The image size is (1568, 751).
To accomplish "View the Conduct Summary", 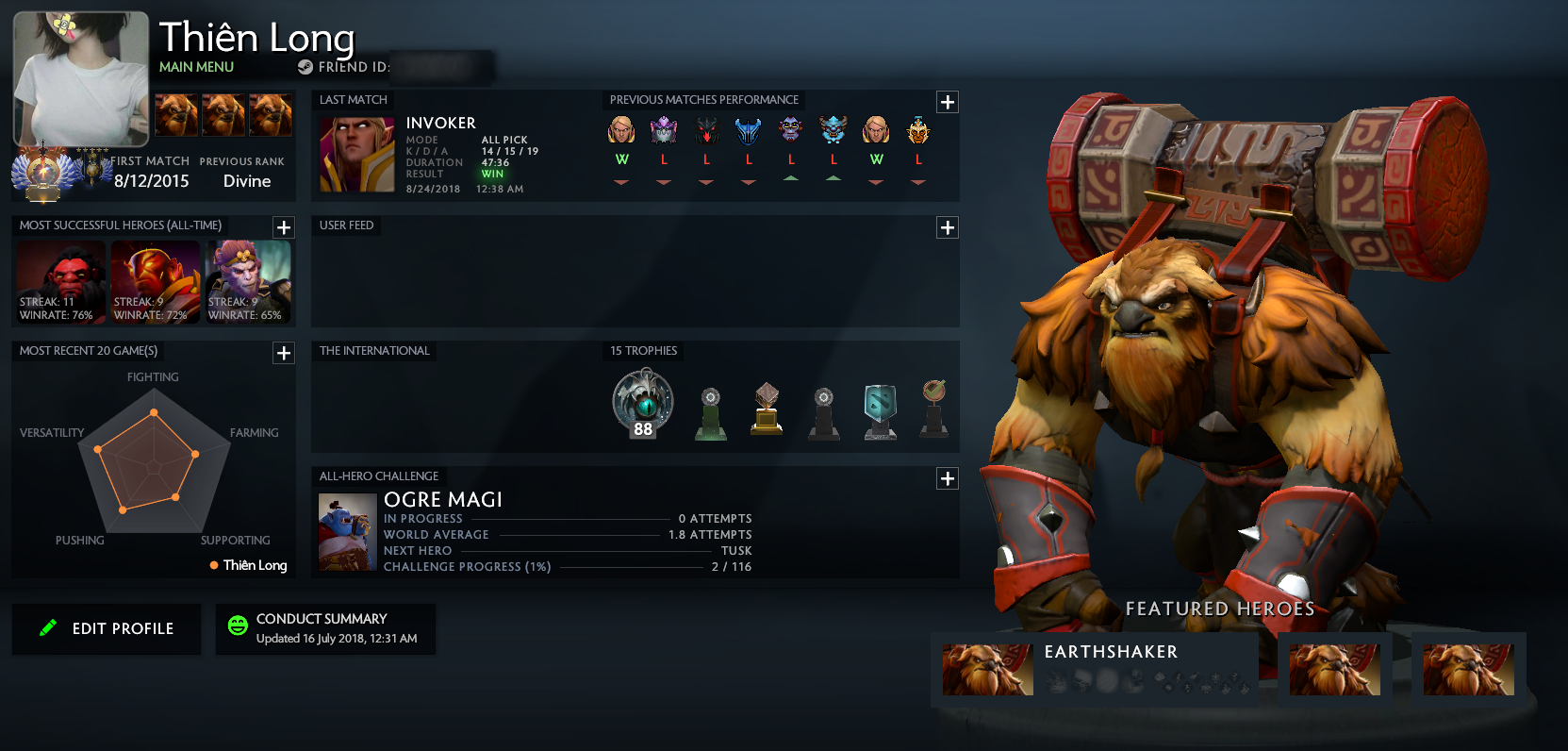I will click(325, 629).
